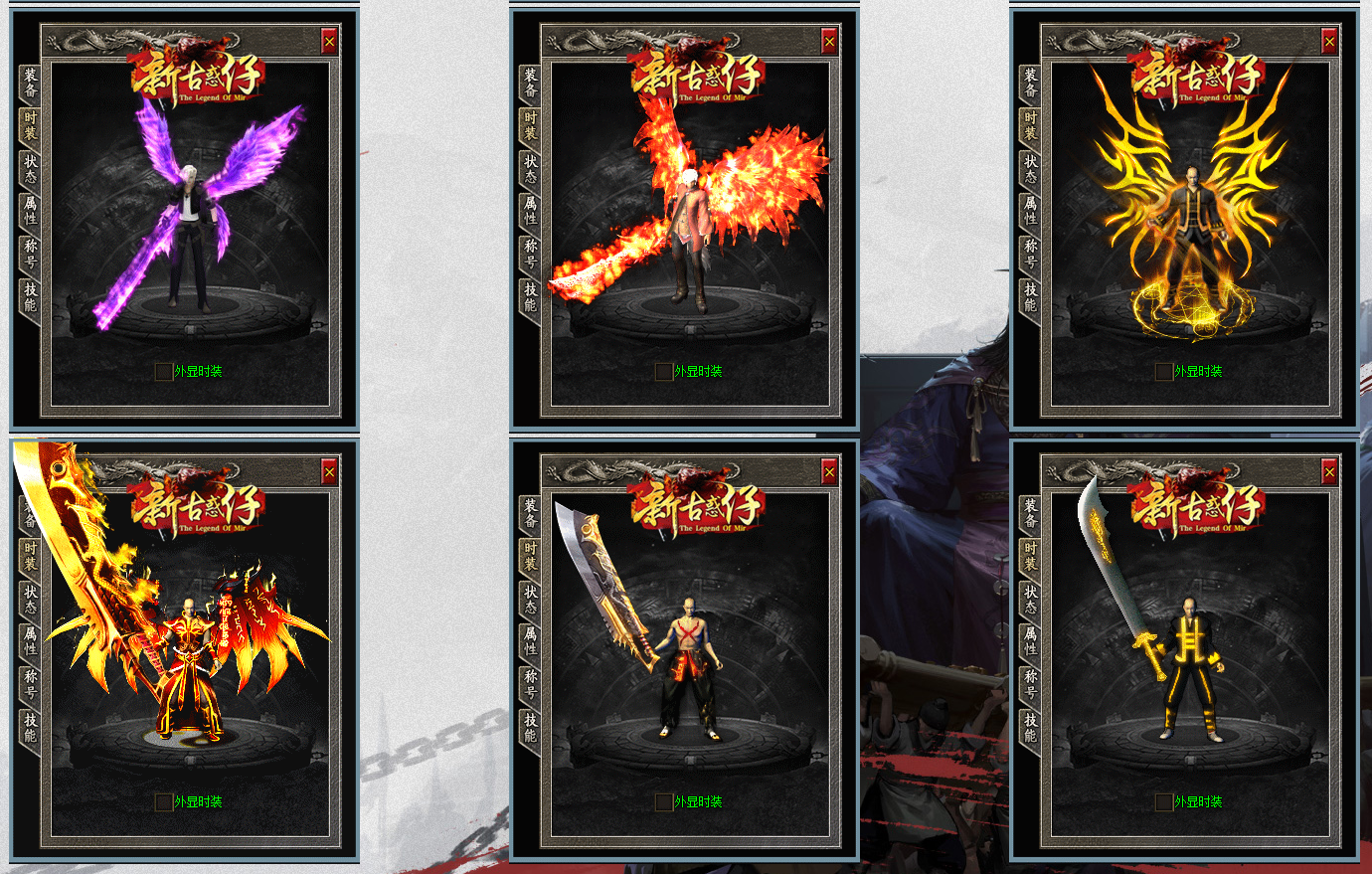Switch to 装备 tab in the golden-winged panel
Viewport: 1372px width, 874px height.
1031,83
